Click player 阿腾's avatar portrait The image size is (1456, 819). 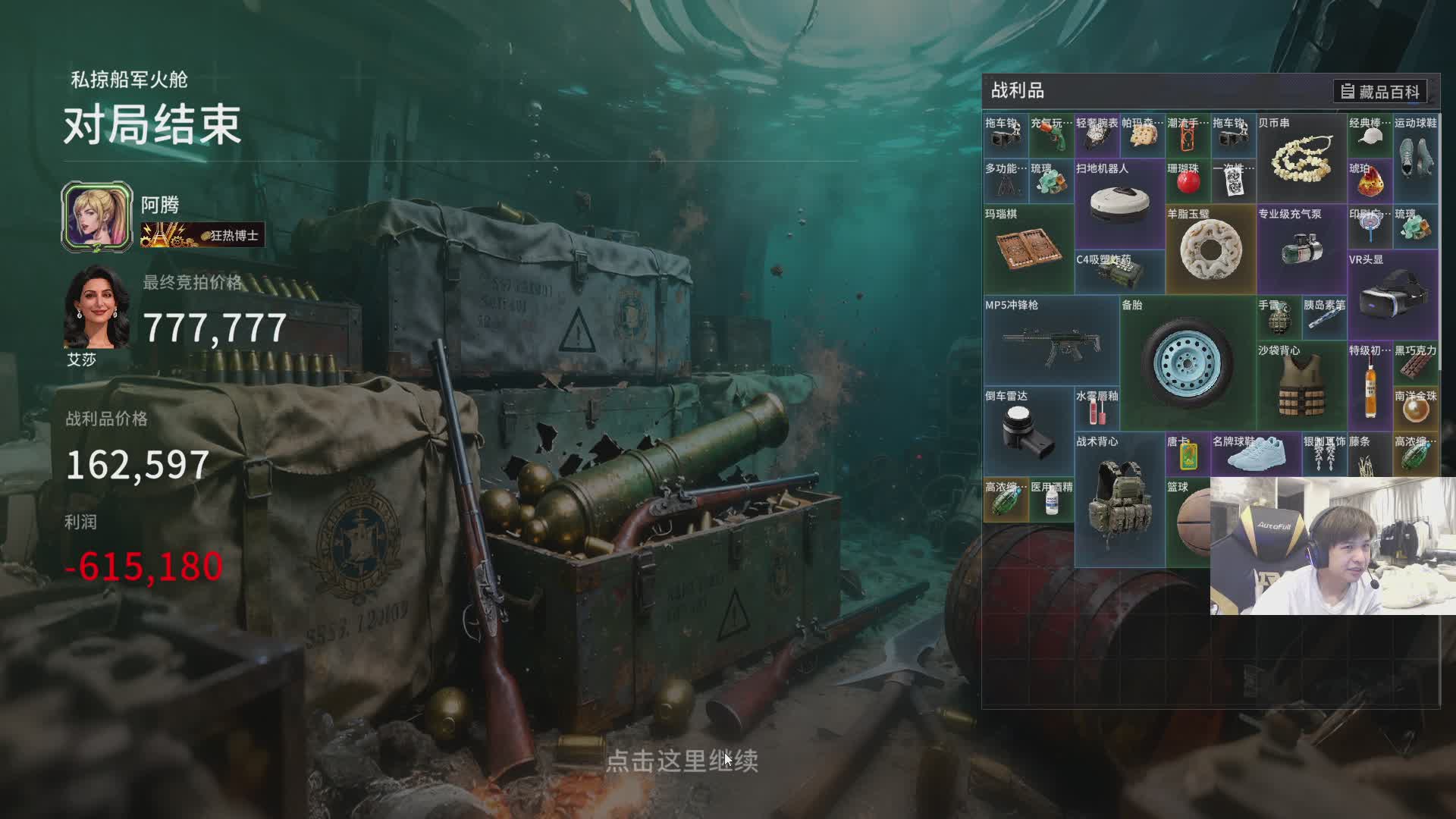tap(97, 216)
